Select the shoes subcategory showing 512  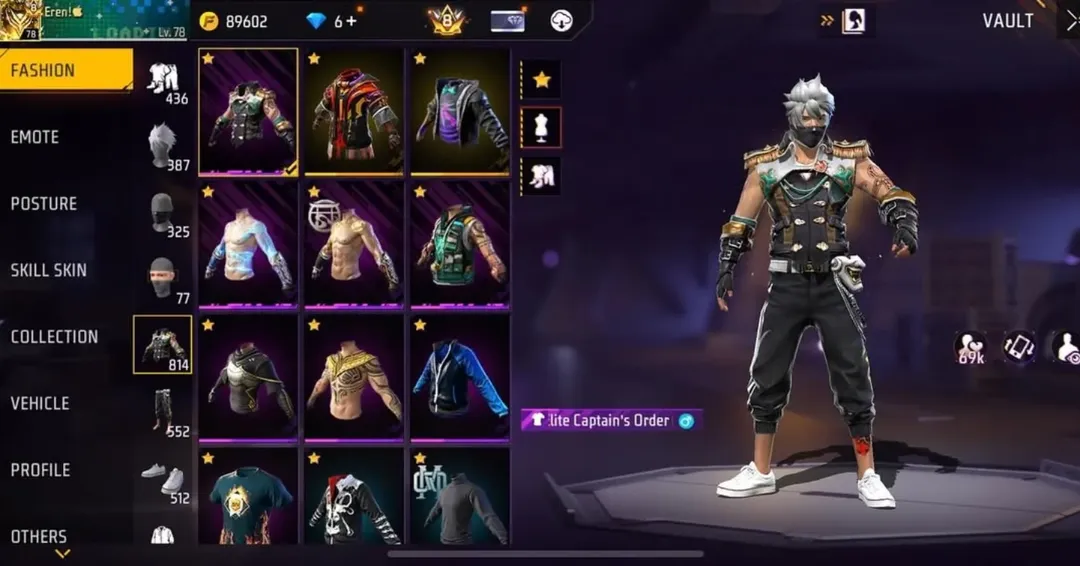point(163,478)
